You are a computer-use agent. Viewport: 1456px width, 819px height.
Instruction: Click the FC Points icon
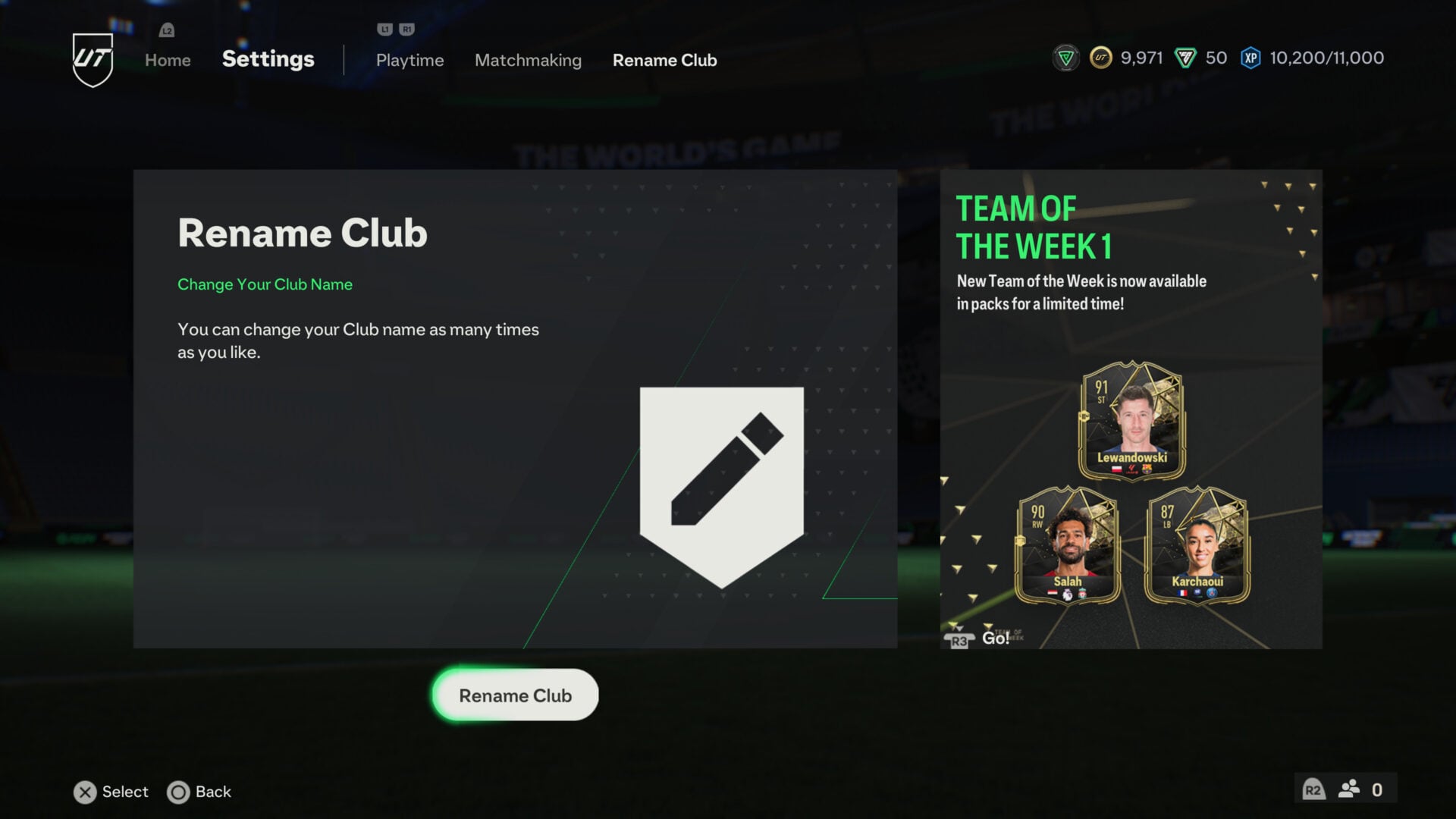coord(1188,57)
